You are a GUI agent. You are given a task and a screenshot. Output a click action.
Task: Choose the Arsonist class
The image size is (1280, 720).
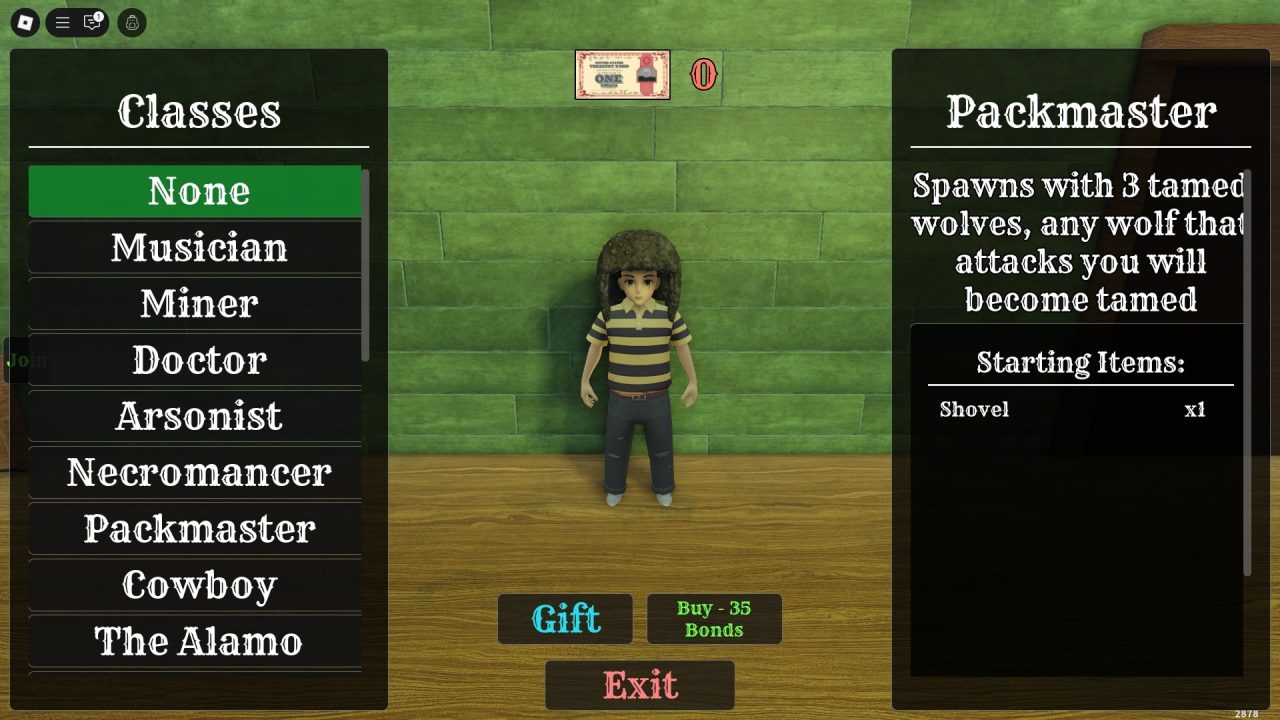point(196,416)
